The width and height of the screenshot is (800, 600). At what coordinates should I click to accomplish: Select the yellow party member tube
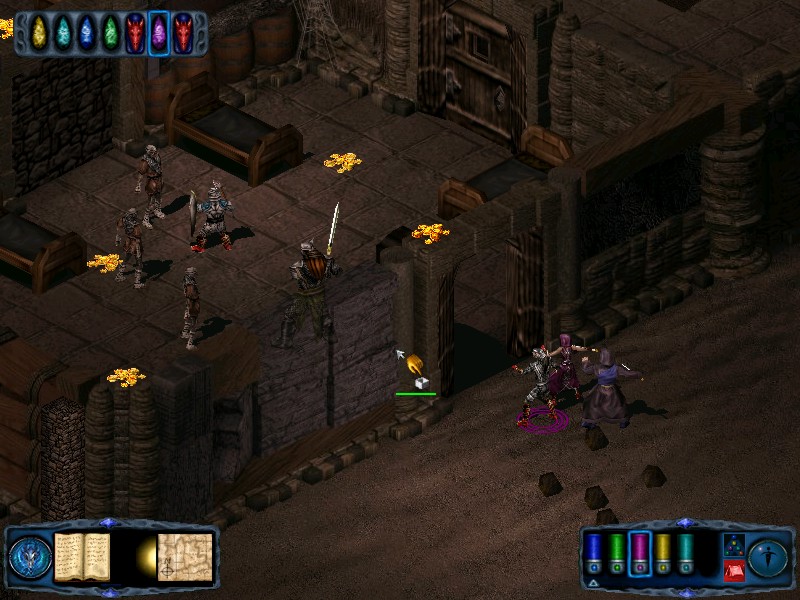coord(663,552)
